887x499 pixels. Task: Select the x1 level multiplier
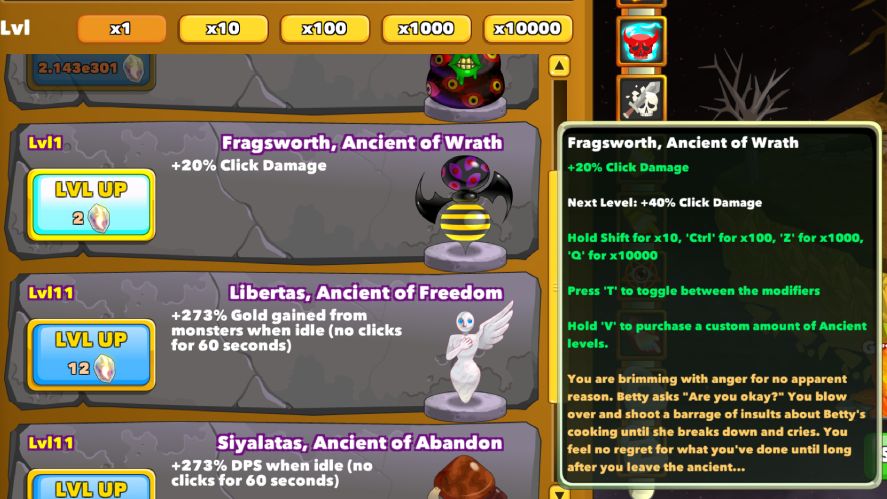point(121,29)
